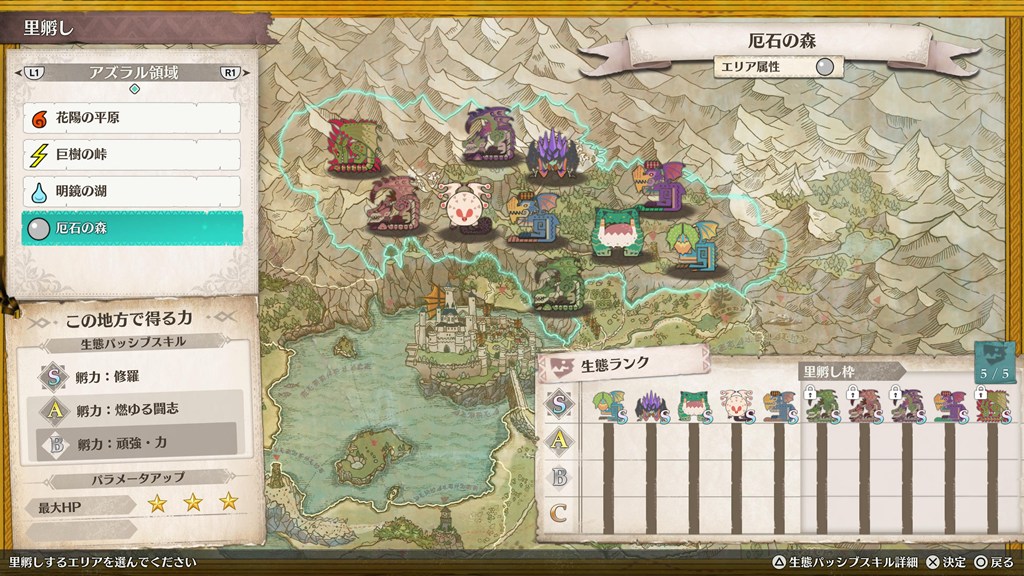Click the アズラル領域 region header
1024x576 pixels.
coord(133,73)
